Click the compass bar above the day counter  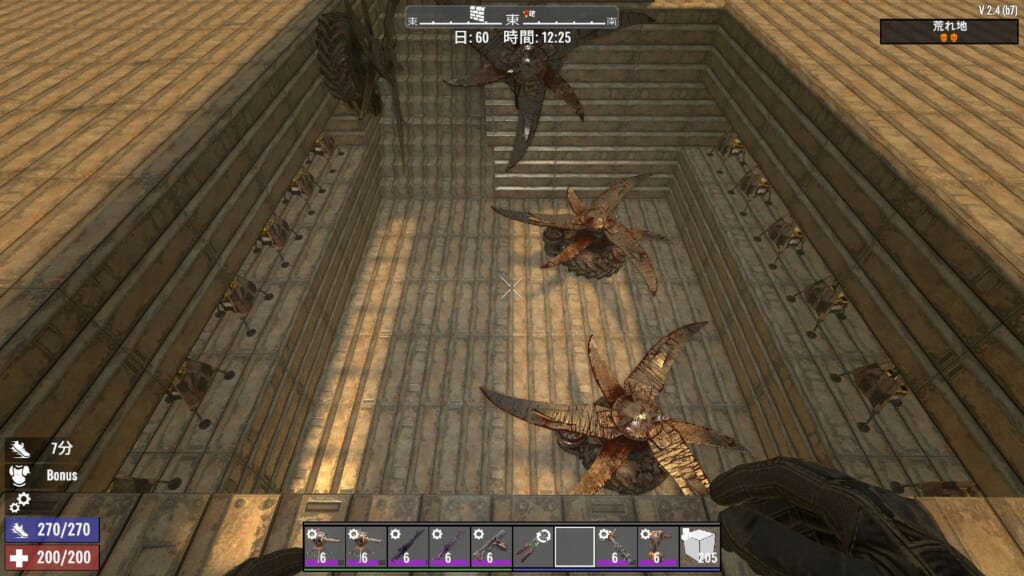tap(511, 18)
